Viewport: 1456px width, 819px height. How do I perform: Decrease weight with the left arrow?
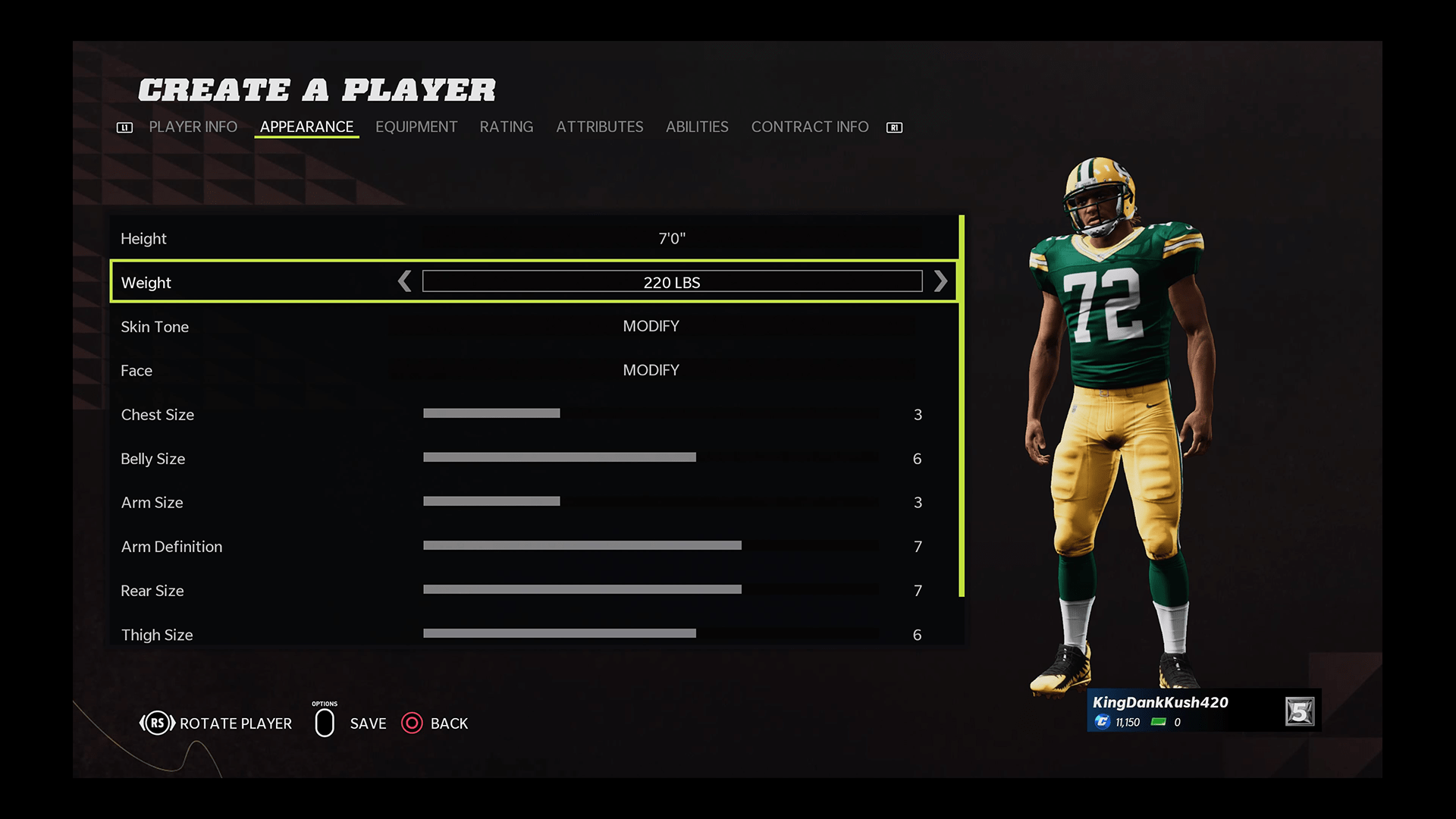[405, 282]
